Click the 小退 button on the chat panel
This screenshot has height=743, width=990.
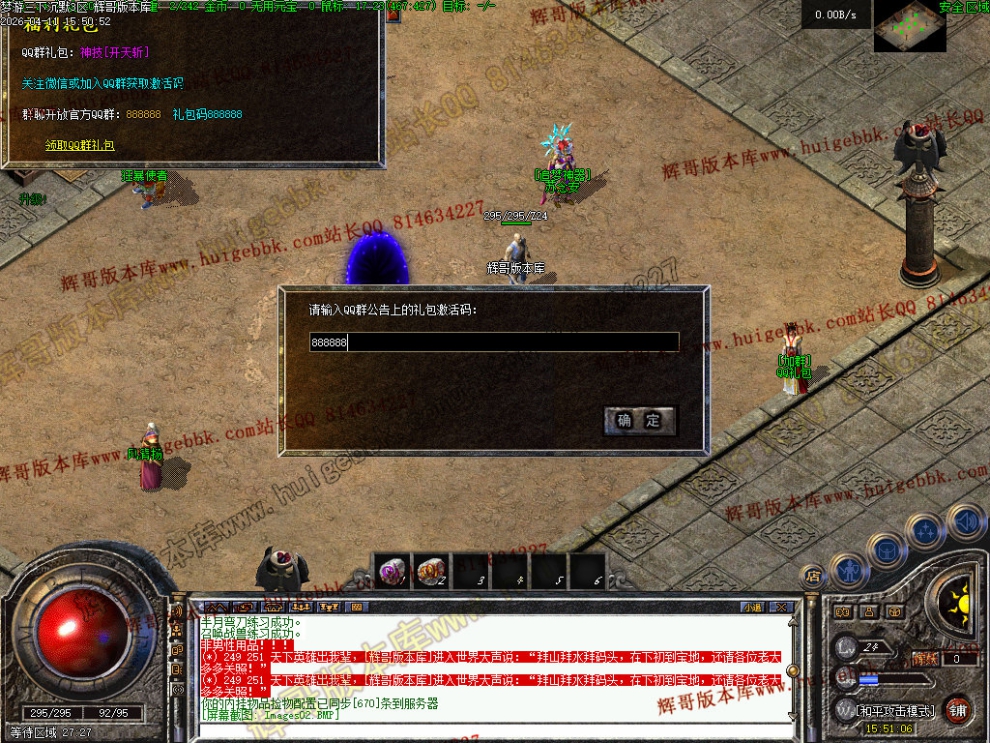[752, 607]
